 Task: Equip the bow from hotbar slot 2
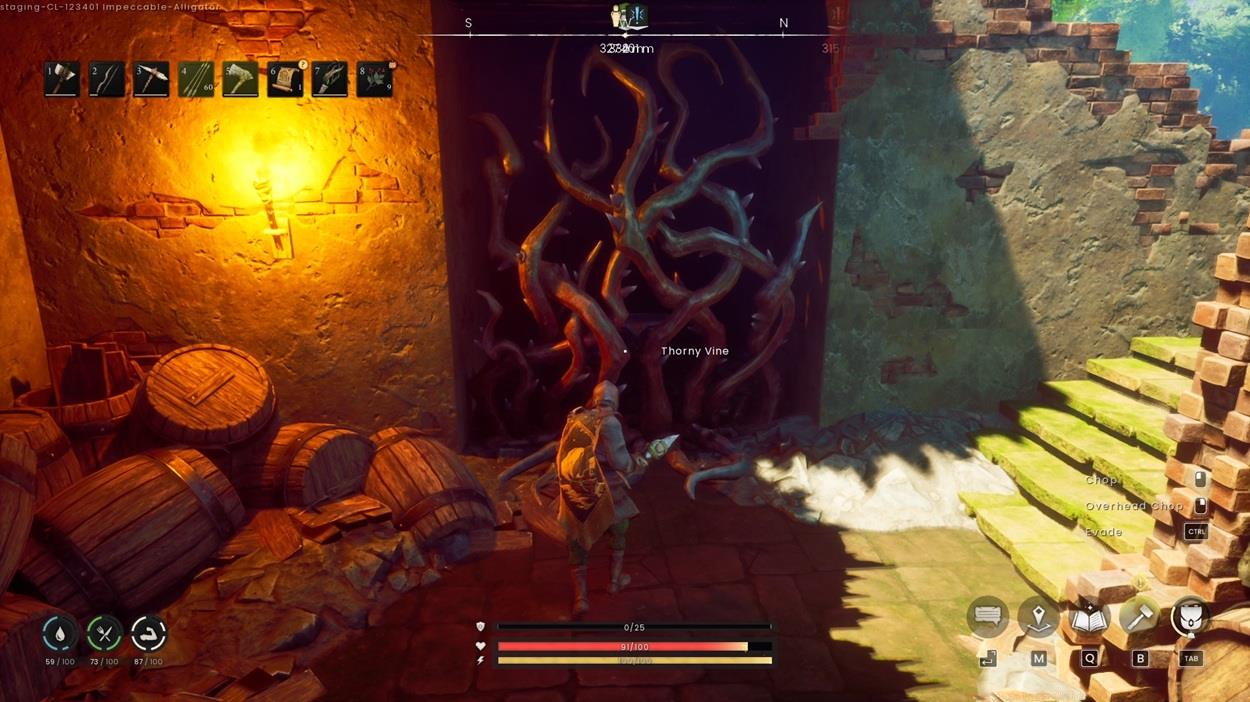pos(106,80)
